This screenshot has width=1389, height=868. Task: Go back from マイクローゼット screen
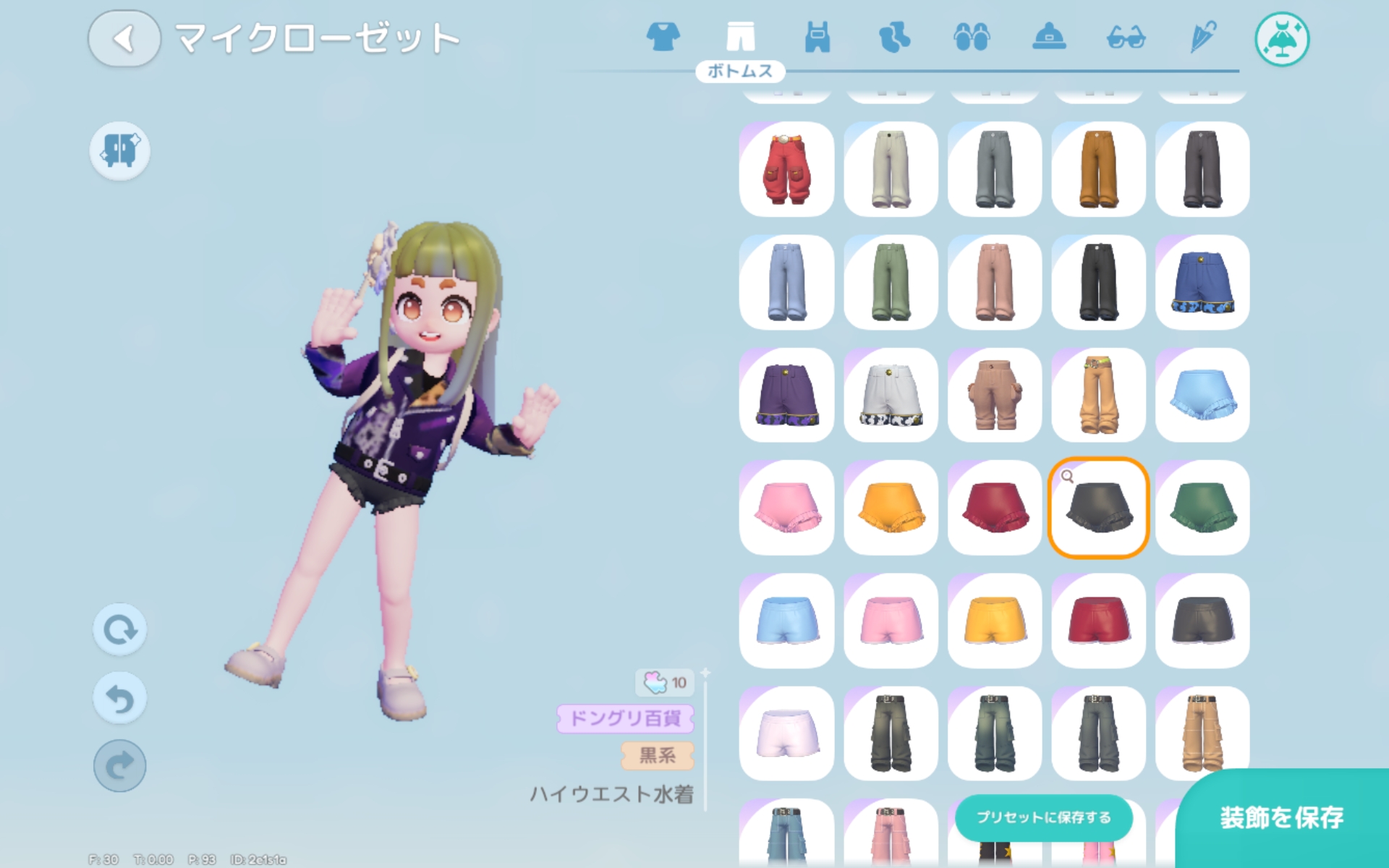point(123,39)
